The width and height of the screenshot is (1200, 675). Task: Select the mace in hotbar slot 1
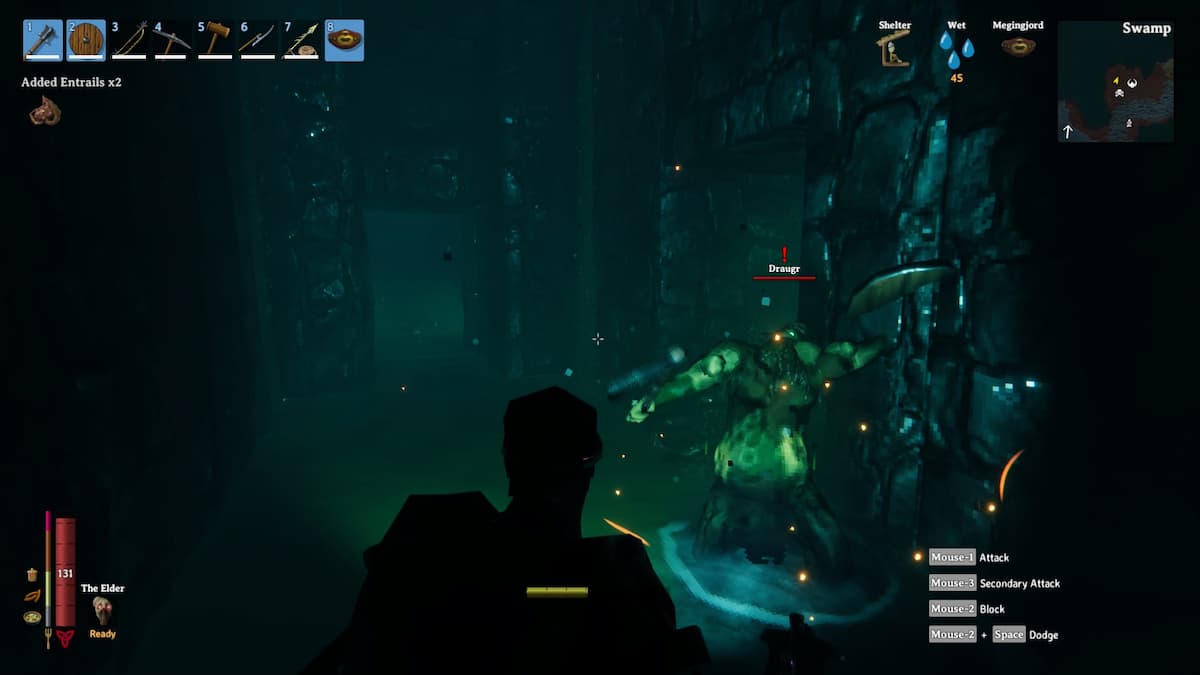point(43,40)
